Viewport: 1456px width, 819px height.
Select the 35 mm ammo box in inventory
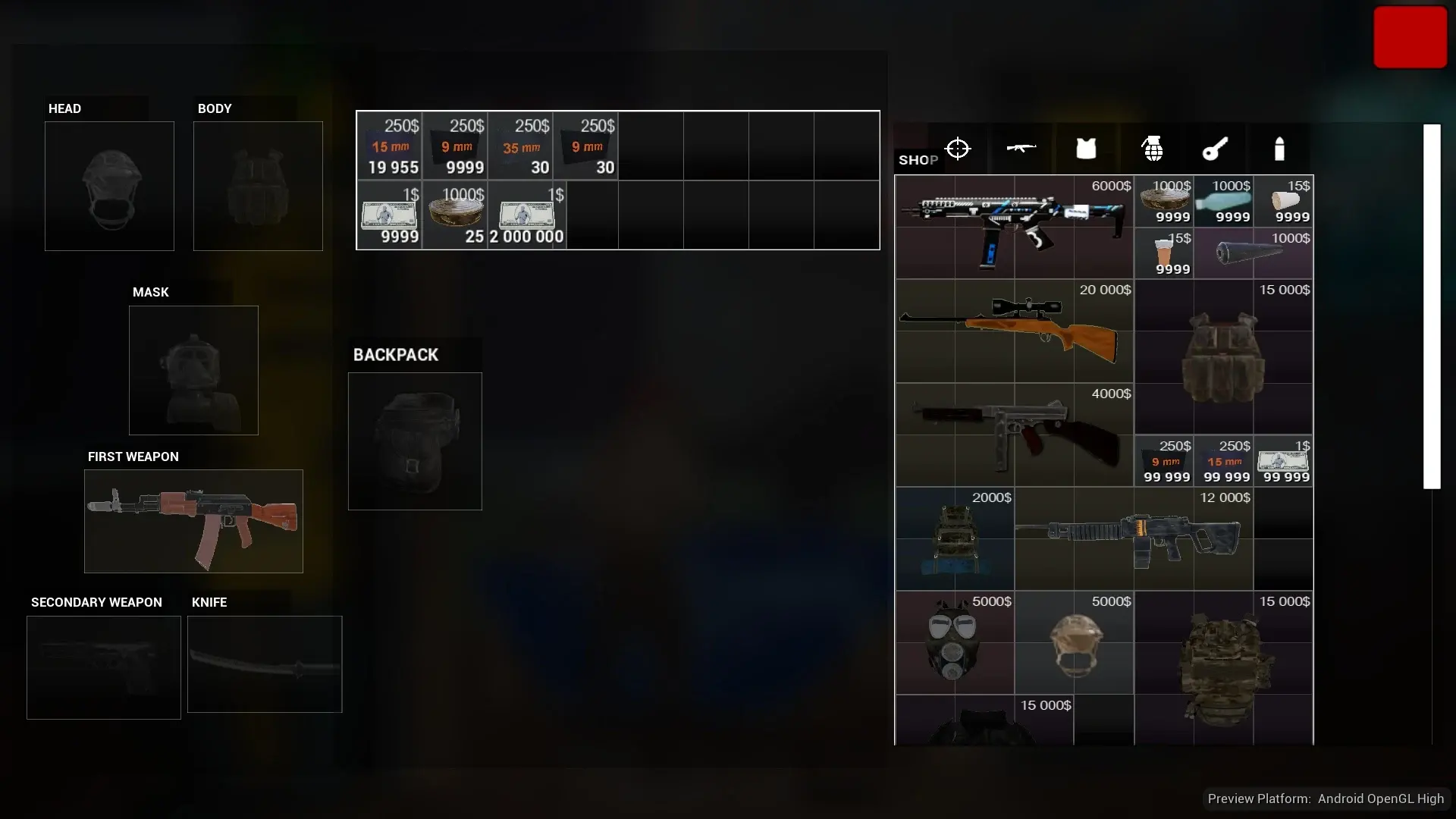click(520, 146)
